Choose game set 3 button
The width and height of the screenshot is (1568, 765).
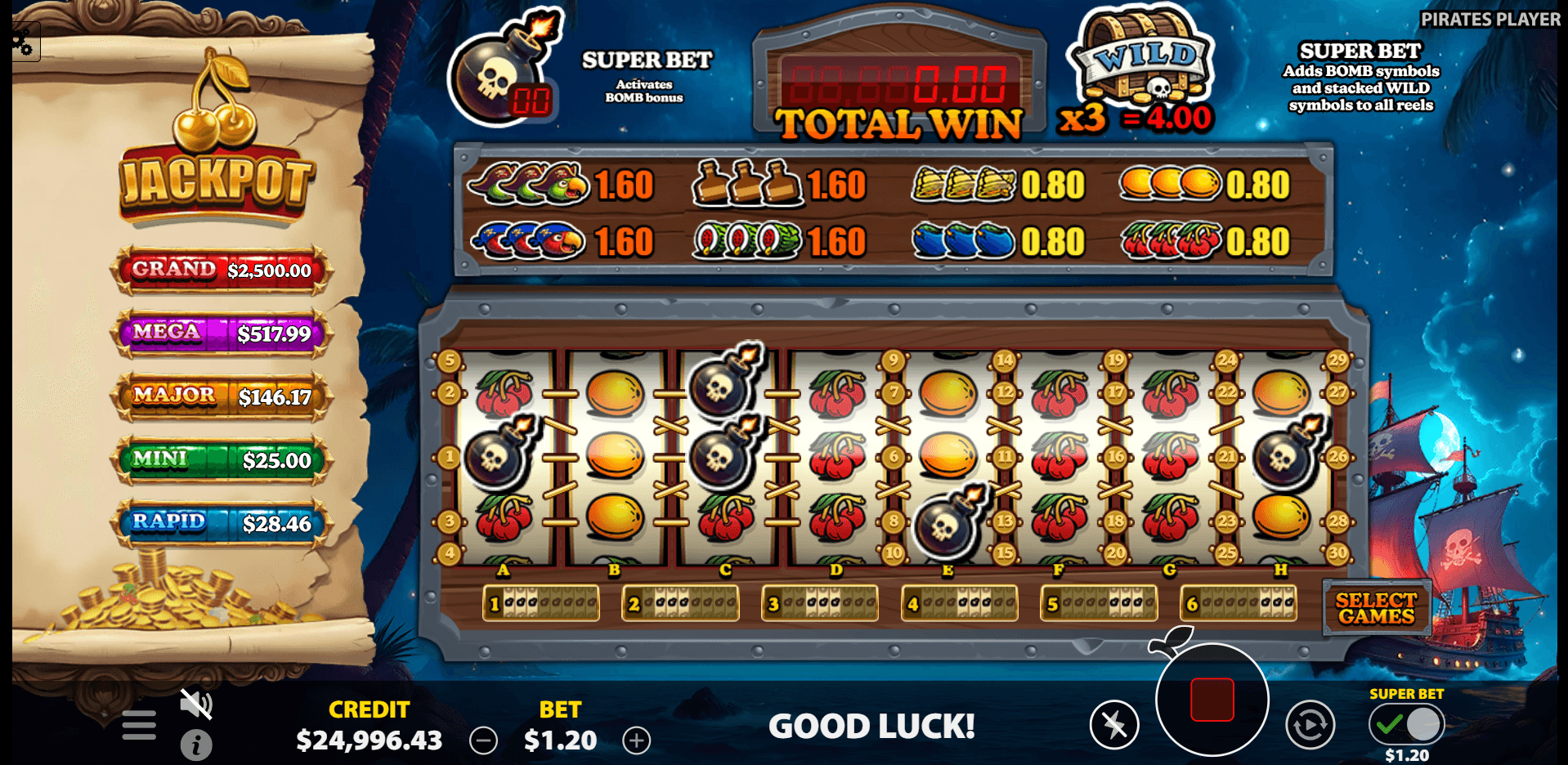820,604
